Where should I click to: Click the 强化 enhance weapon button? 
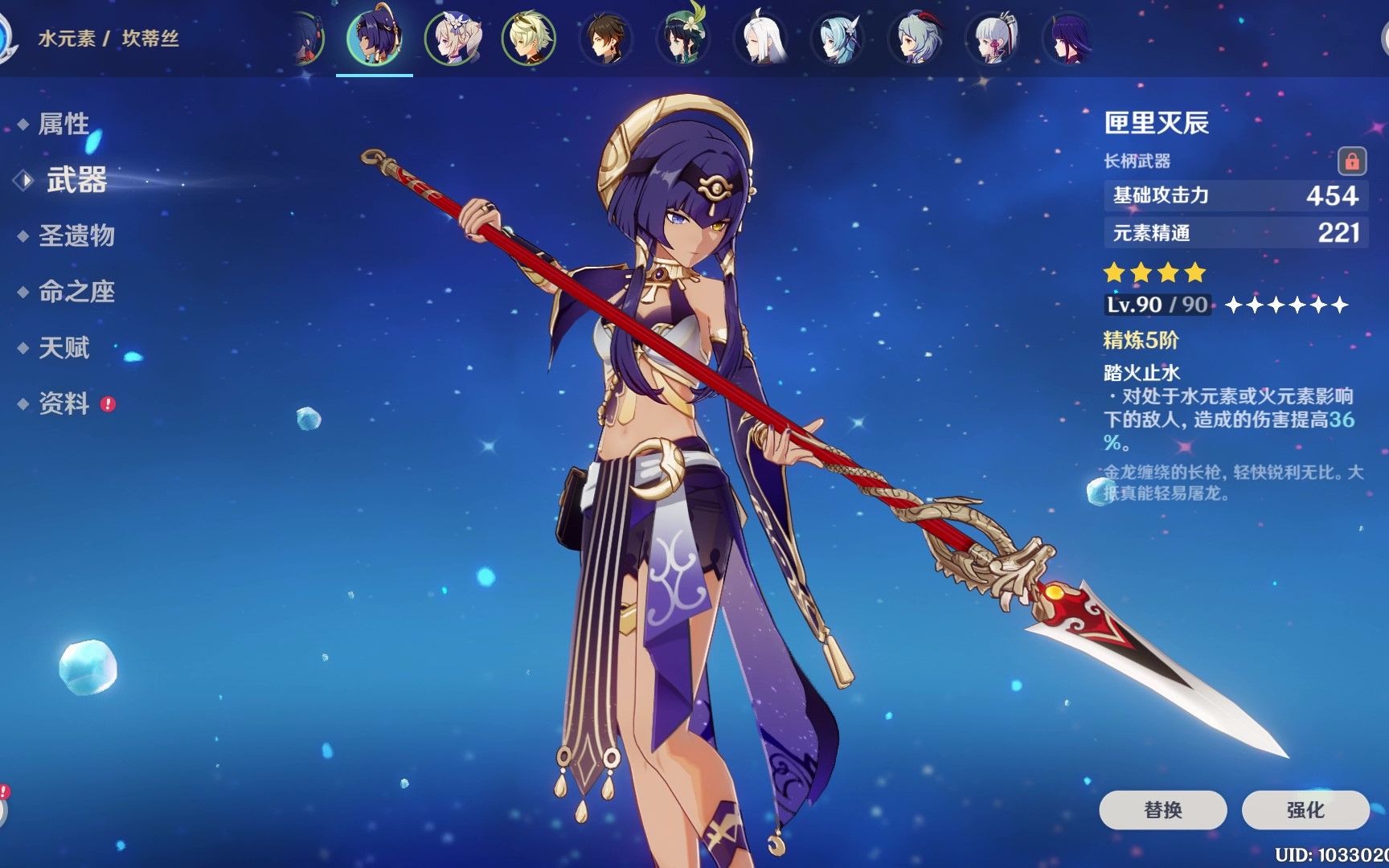point(1305,809)
